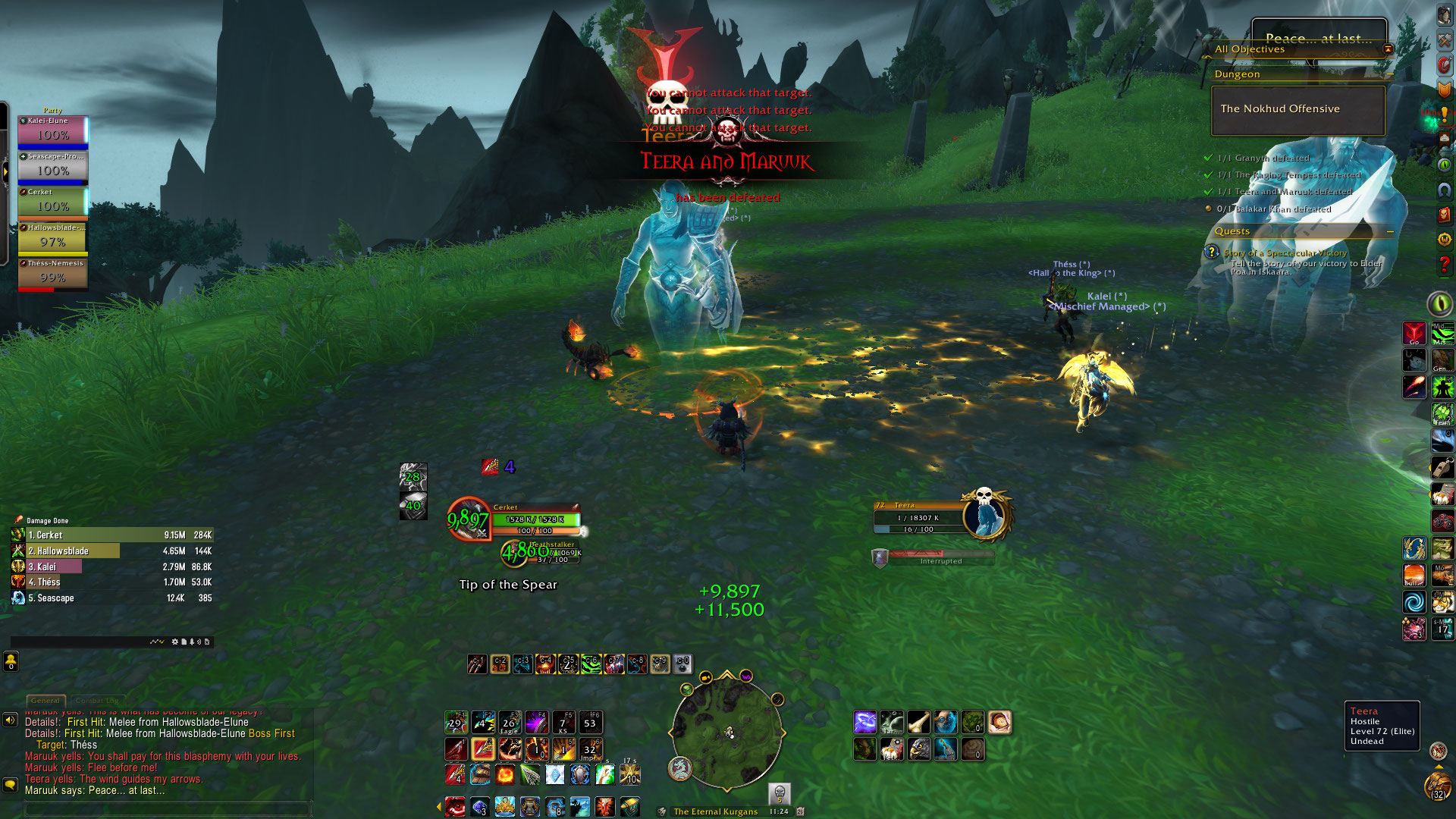Screen dimensions: 1456x819
Task: Open the Story of a Spectacular Victory quest
Action: (x=1285, y=253)
